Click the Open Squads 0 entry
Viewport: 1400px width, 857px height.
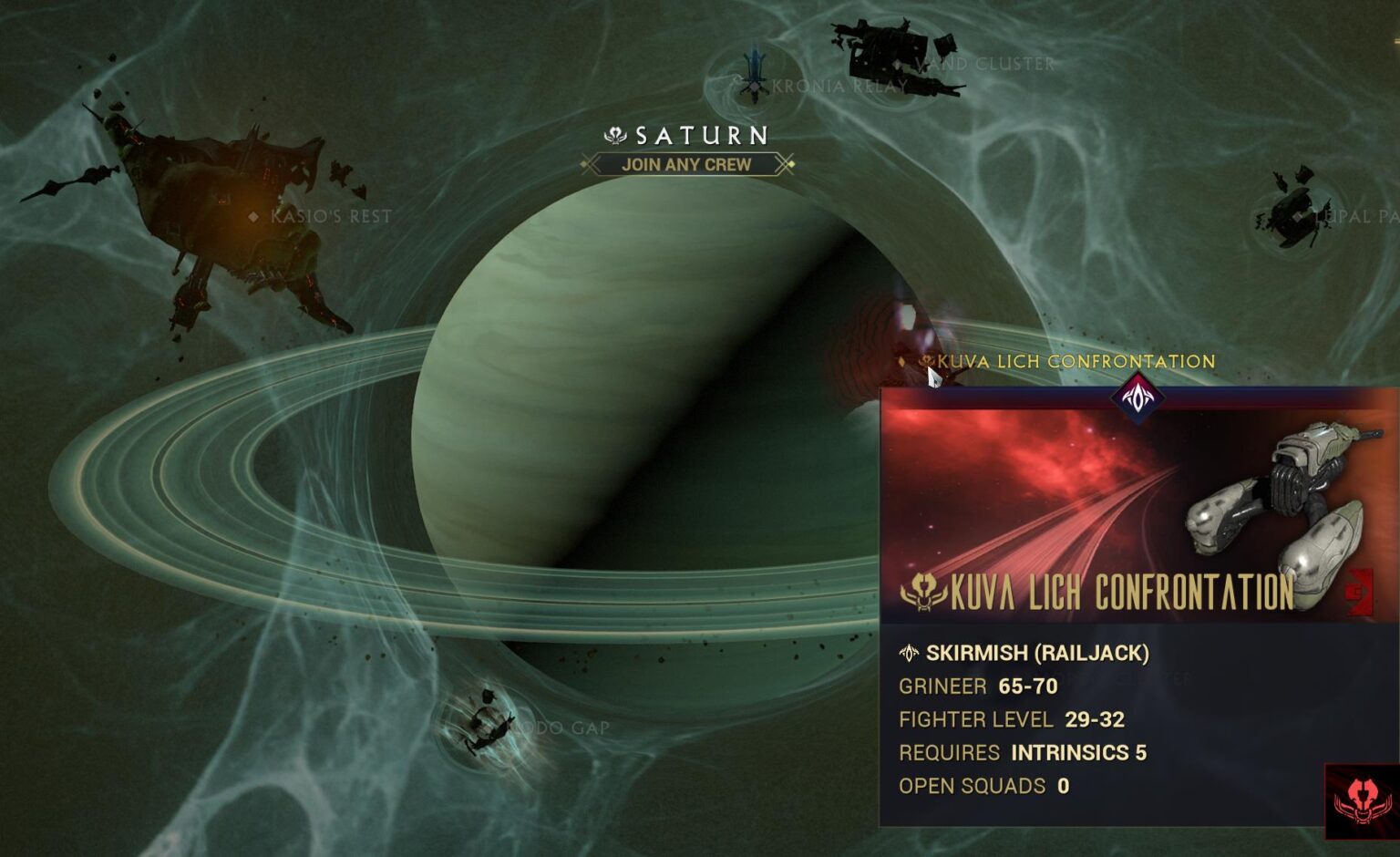tap(984, 786)
